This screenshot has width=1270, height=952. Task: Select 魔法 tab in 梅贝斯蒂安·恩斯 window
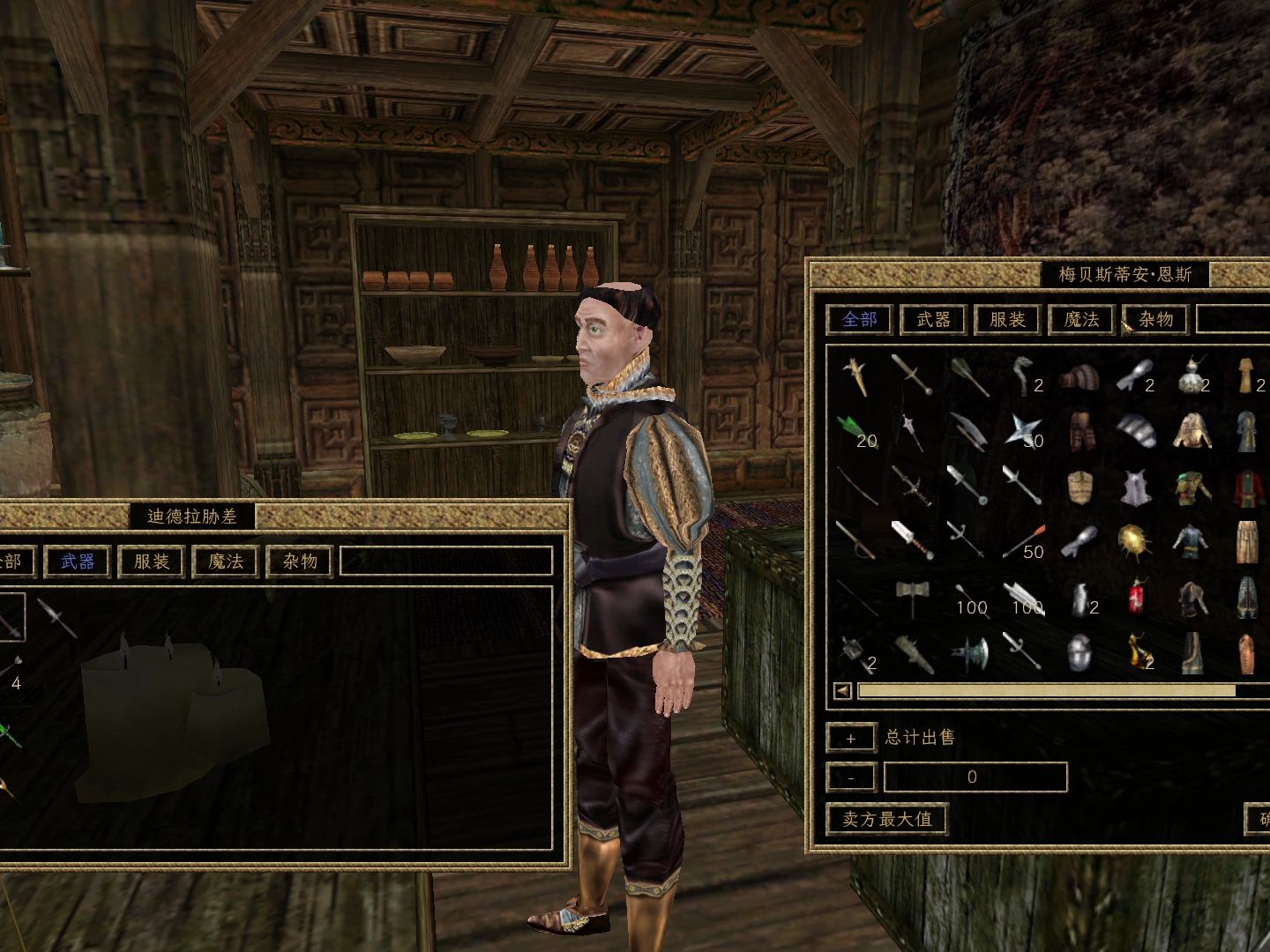click(1081, 319)
